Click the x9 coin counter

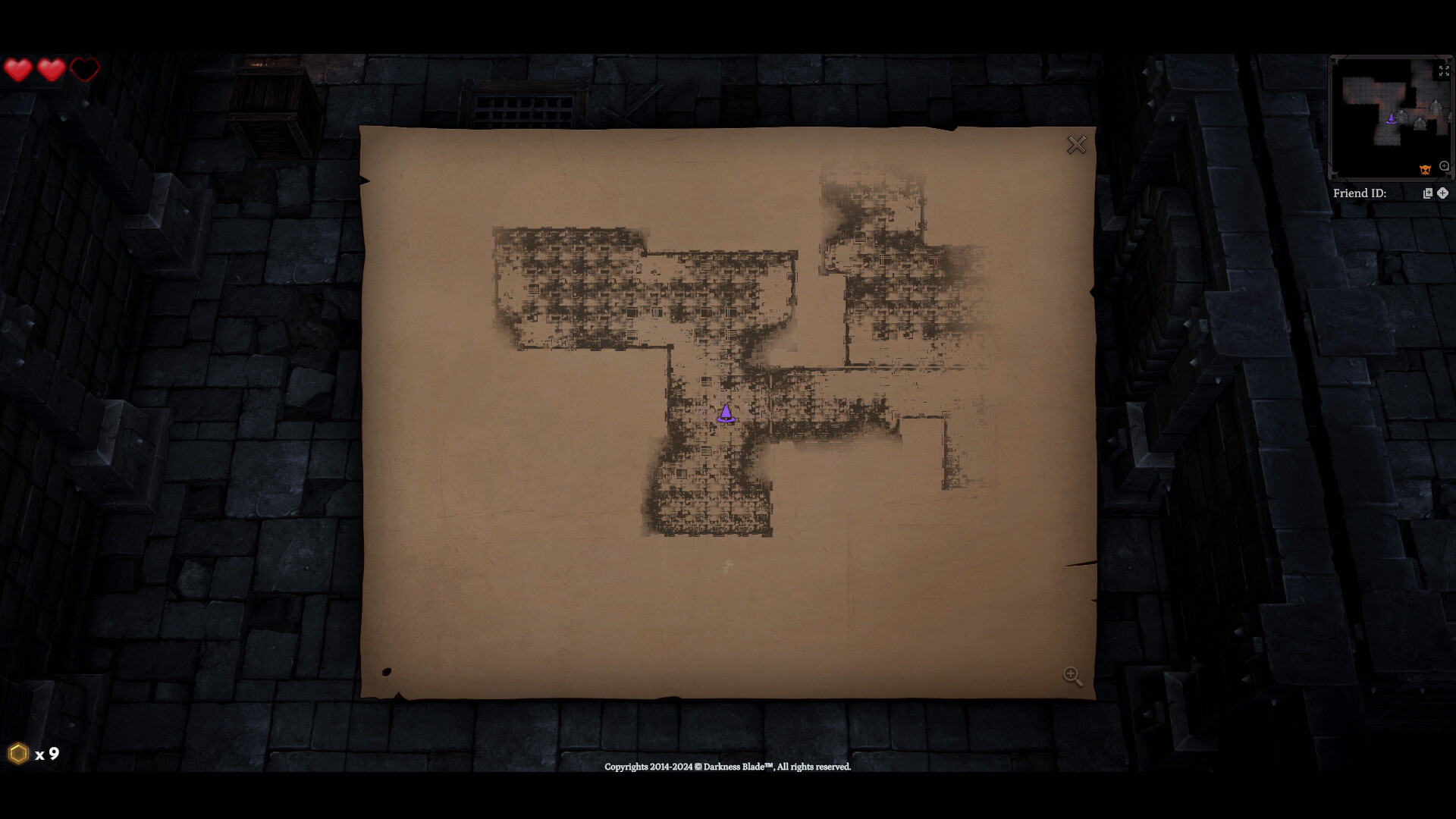[45, 755]
